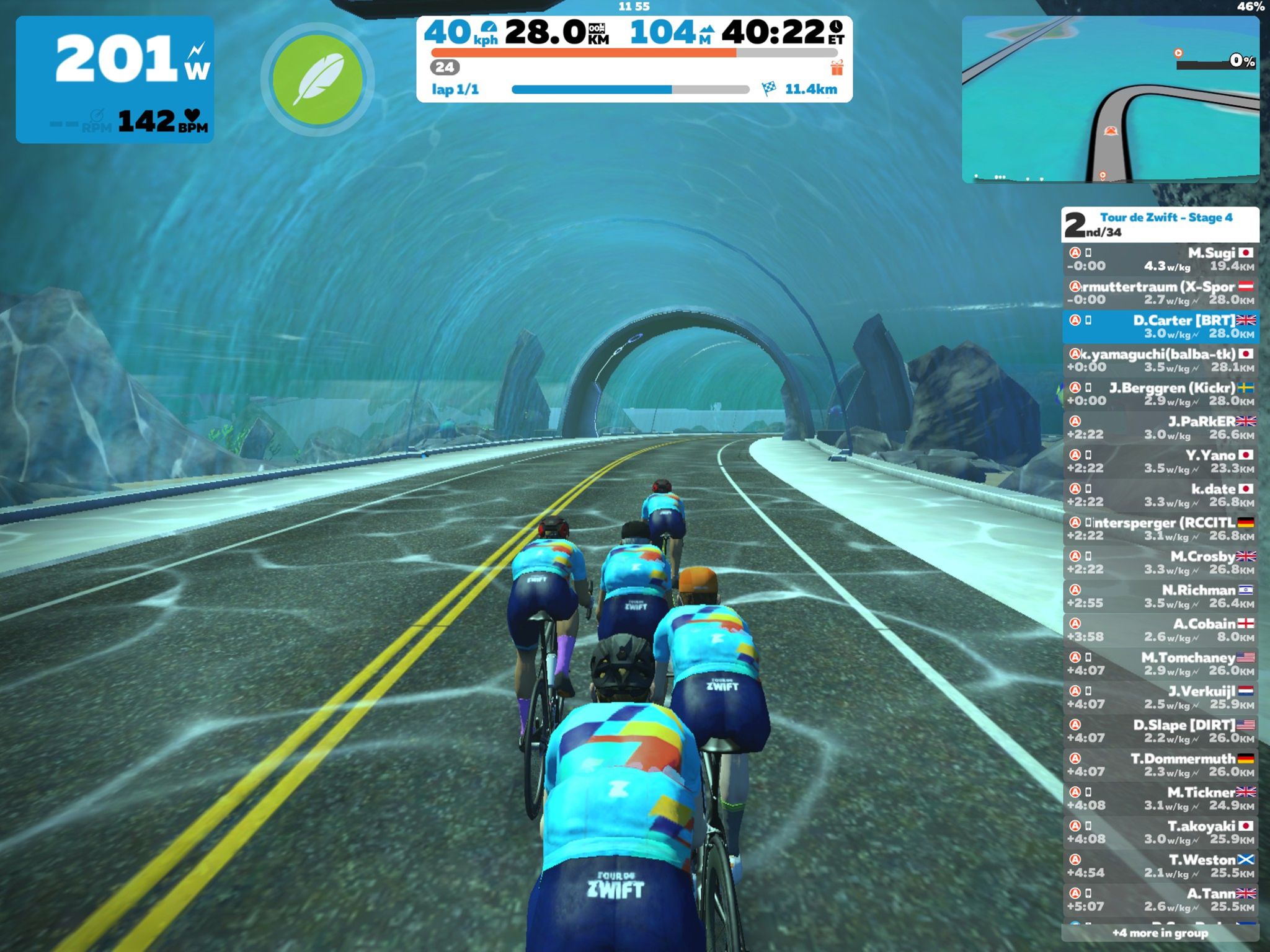Expand the '+4 more in group' row
This screenshot has height=952, width=1270.
1160,933
